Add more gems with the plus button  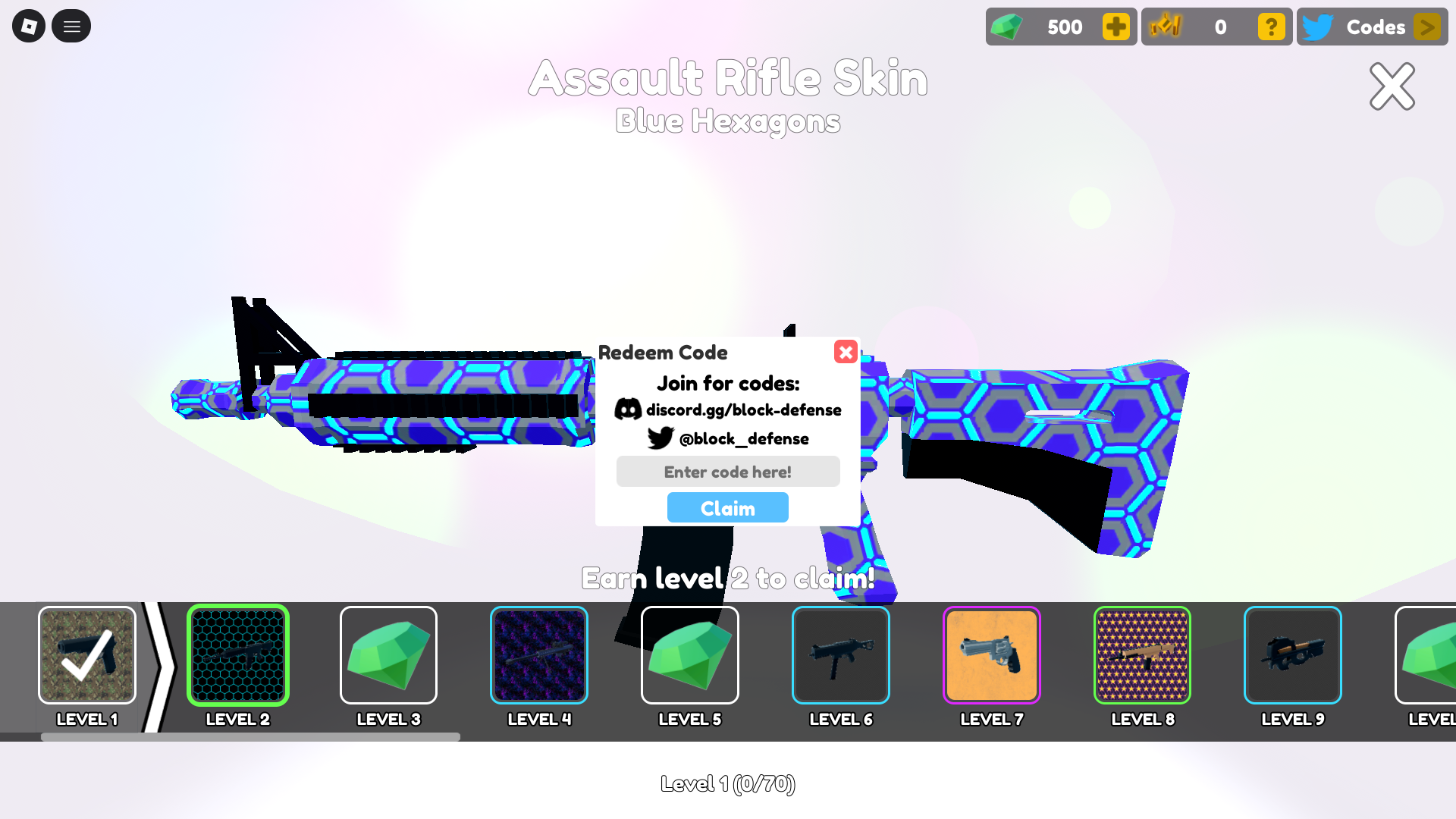coord(1116,27)
